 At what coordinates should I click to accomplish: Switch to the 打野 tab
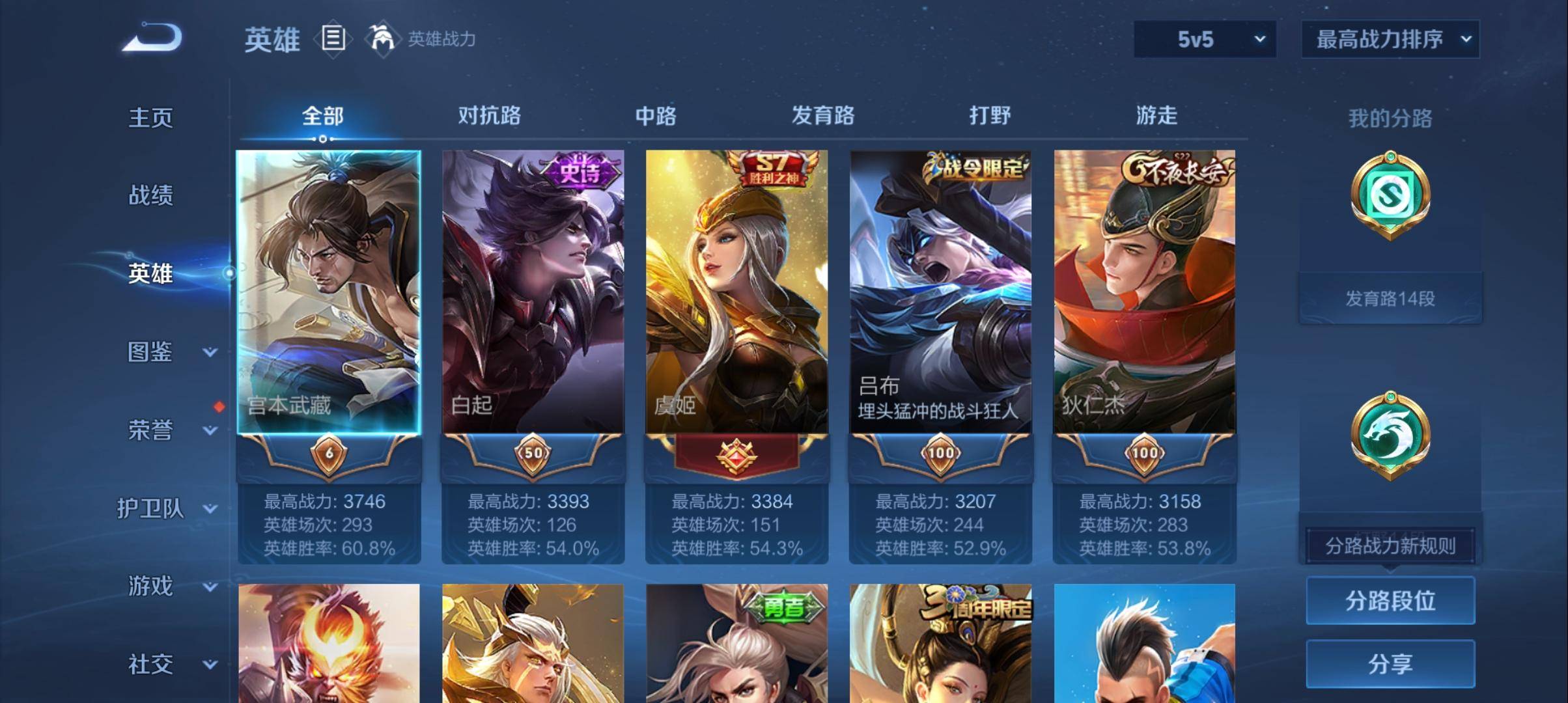(991, 116)
